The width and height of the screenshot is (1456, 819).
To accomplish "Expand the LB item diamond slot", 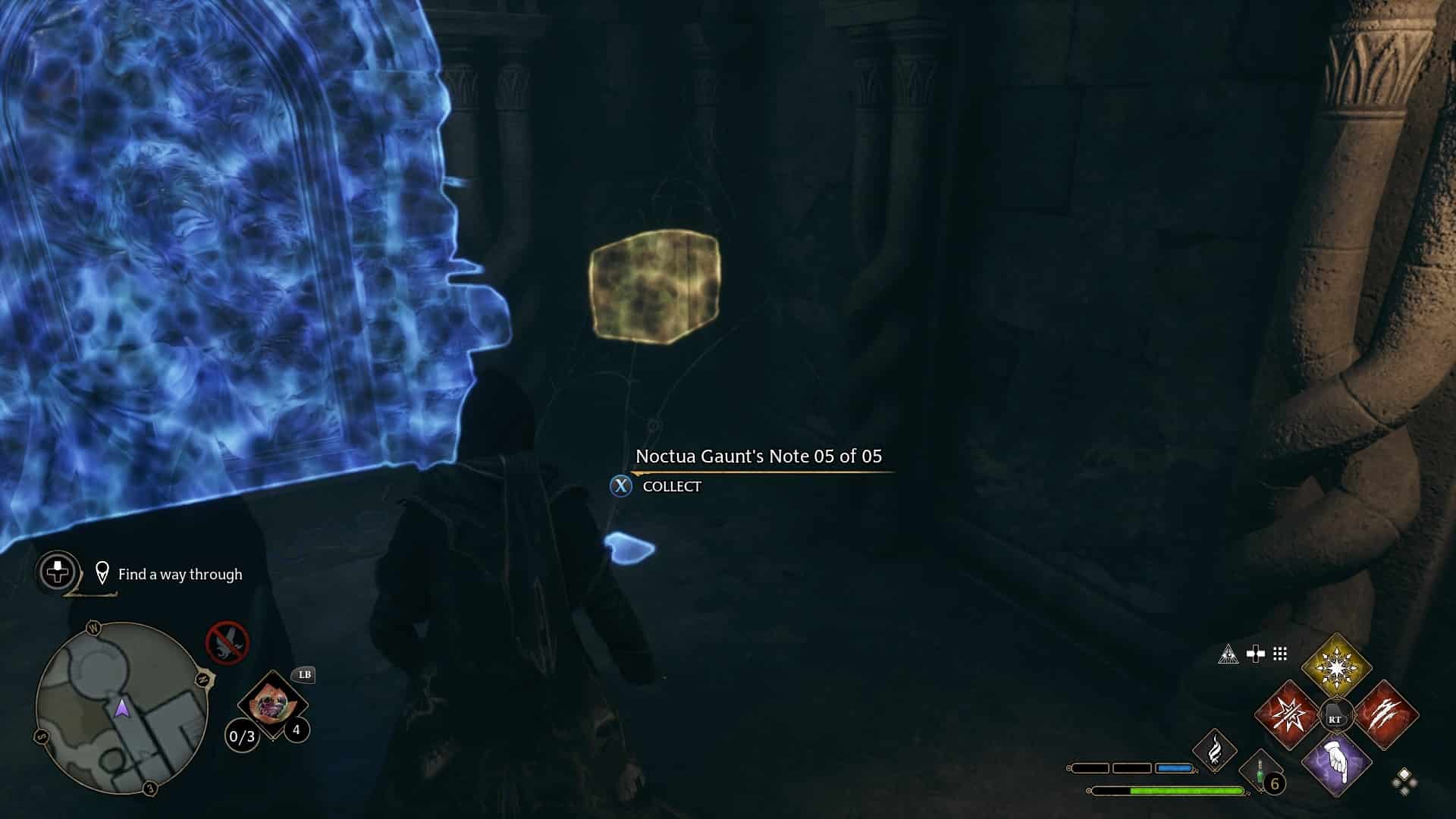I will point(271,703).
